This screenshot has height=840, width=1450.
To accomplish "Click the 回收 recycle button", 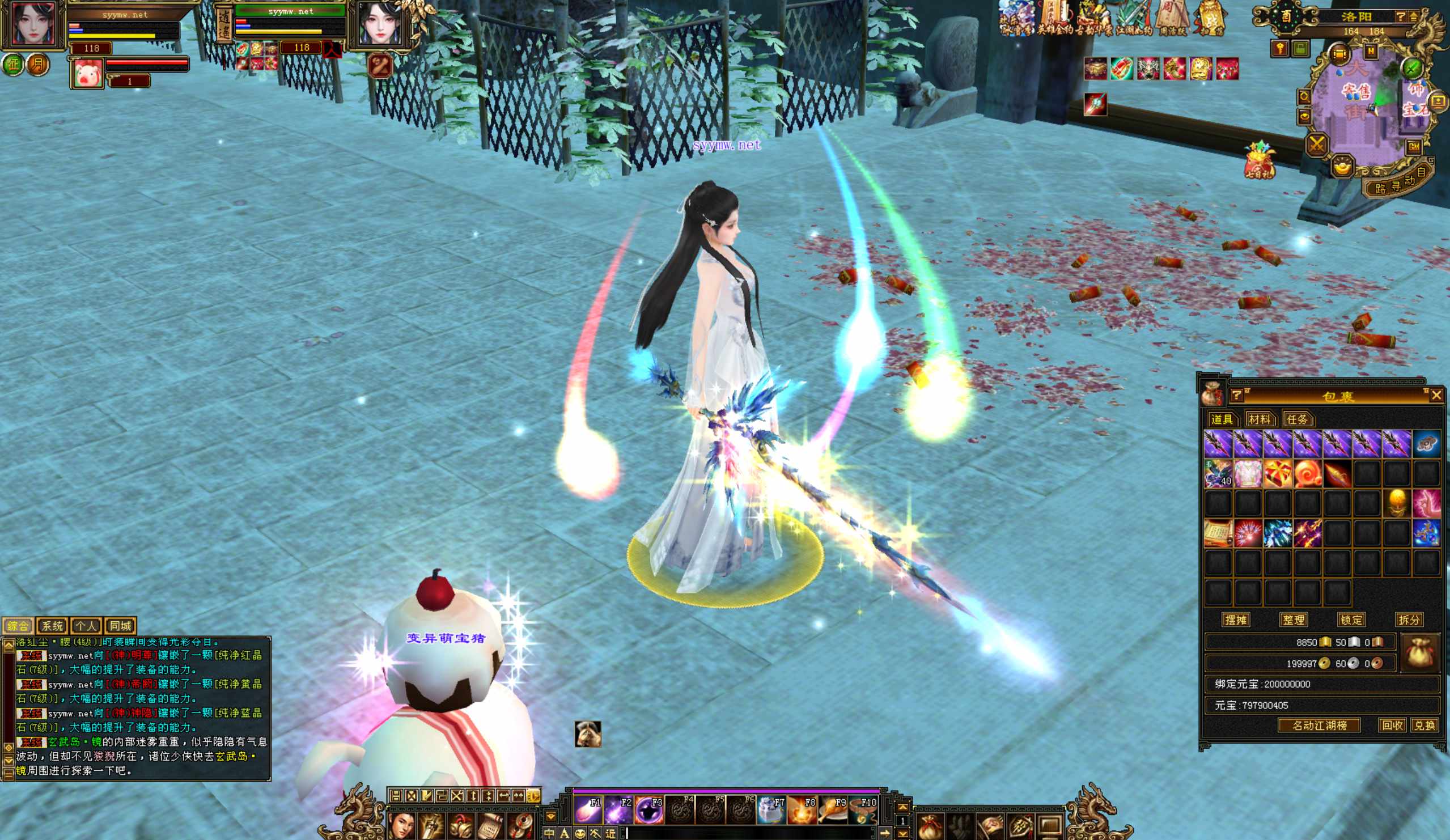I will [1392, 725].
